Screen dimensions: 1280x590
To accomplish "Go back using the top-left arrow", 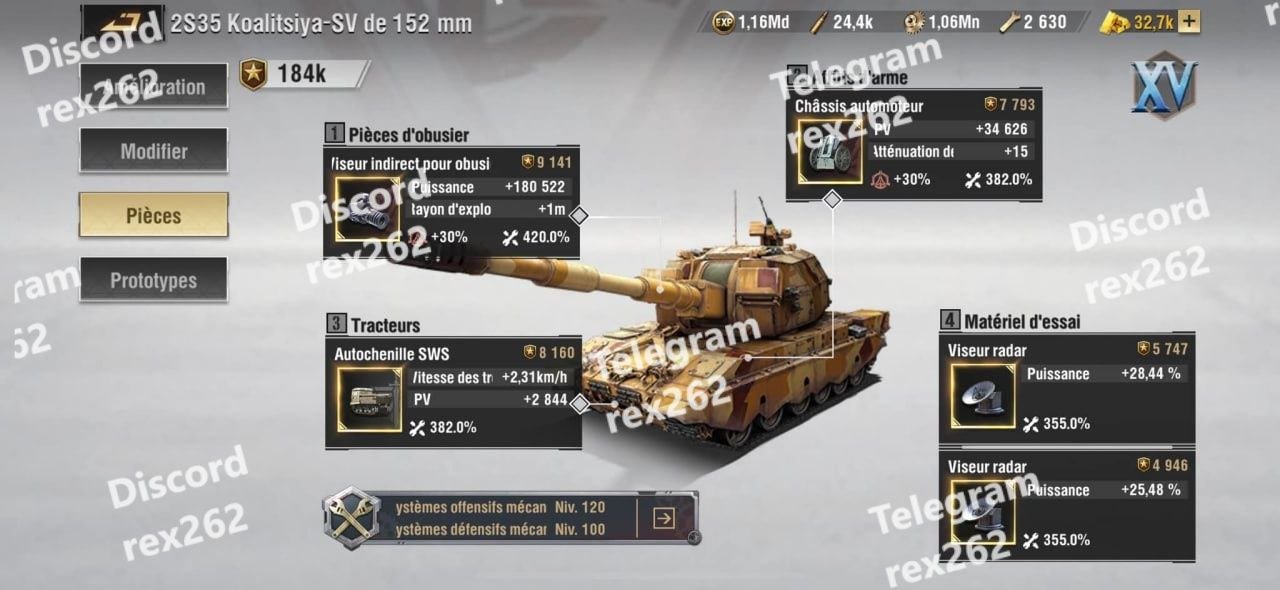I will pyautogui.click(x=122, y=22).
